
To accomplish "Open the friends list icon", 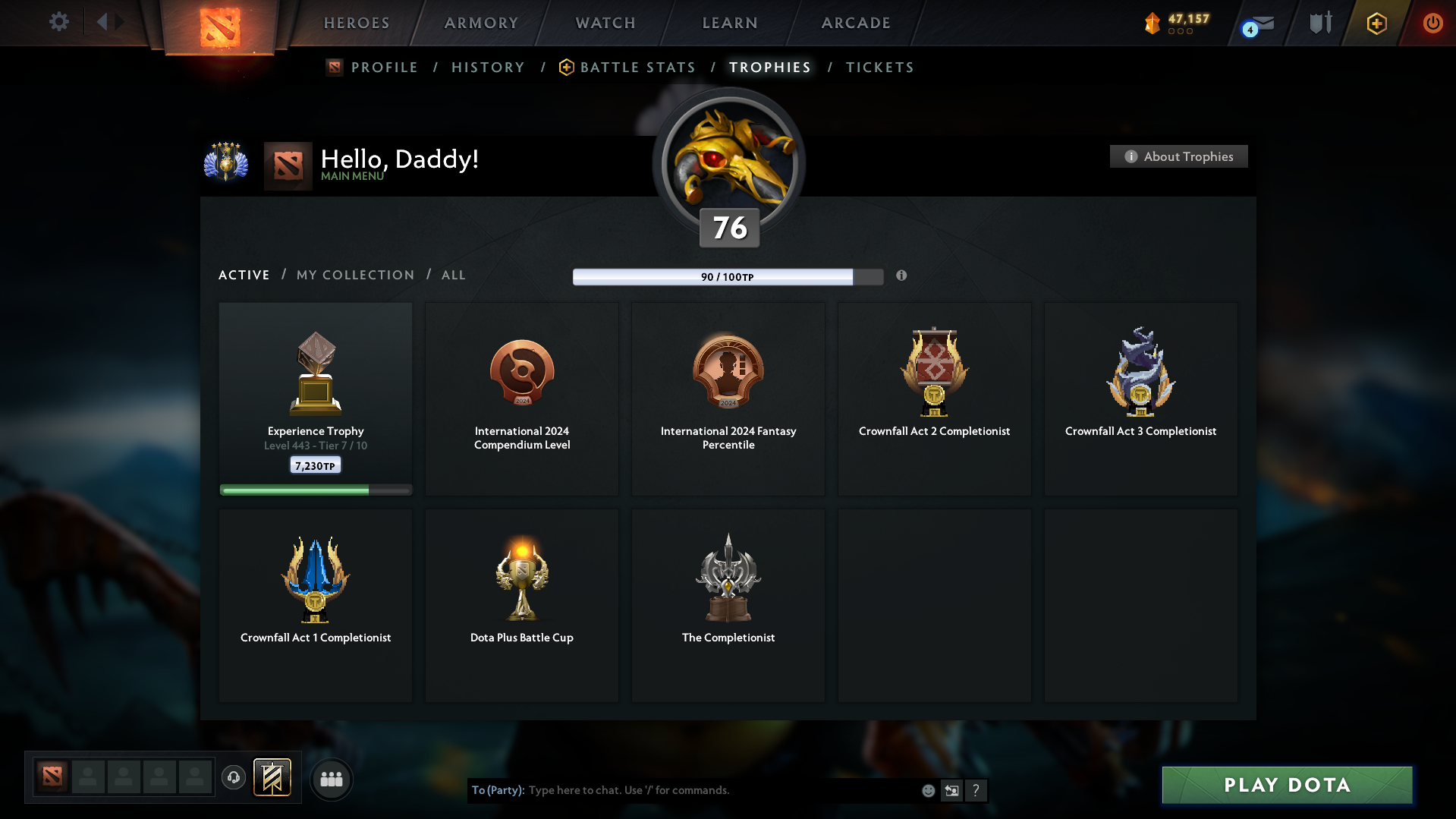I will tap(331, 779).
